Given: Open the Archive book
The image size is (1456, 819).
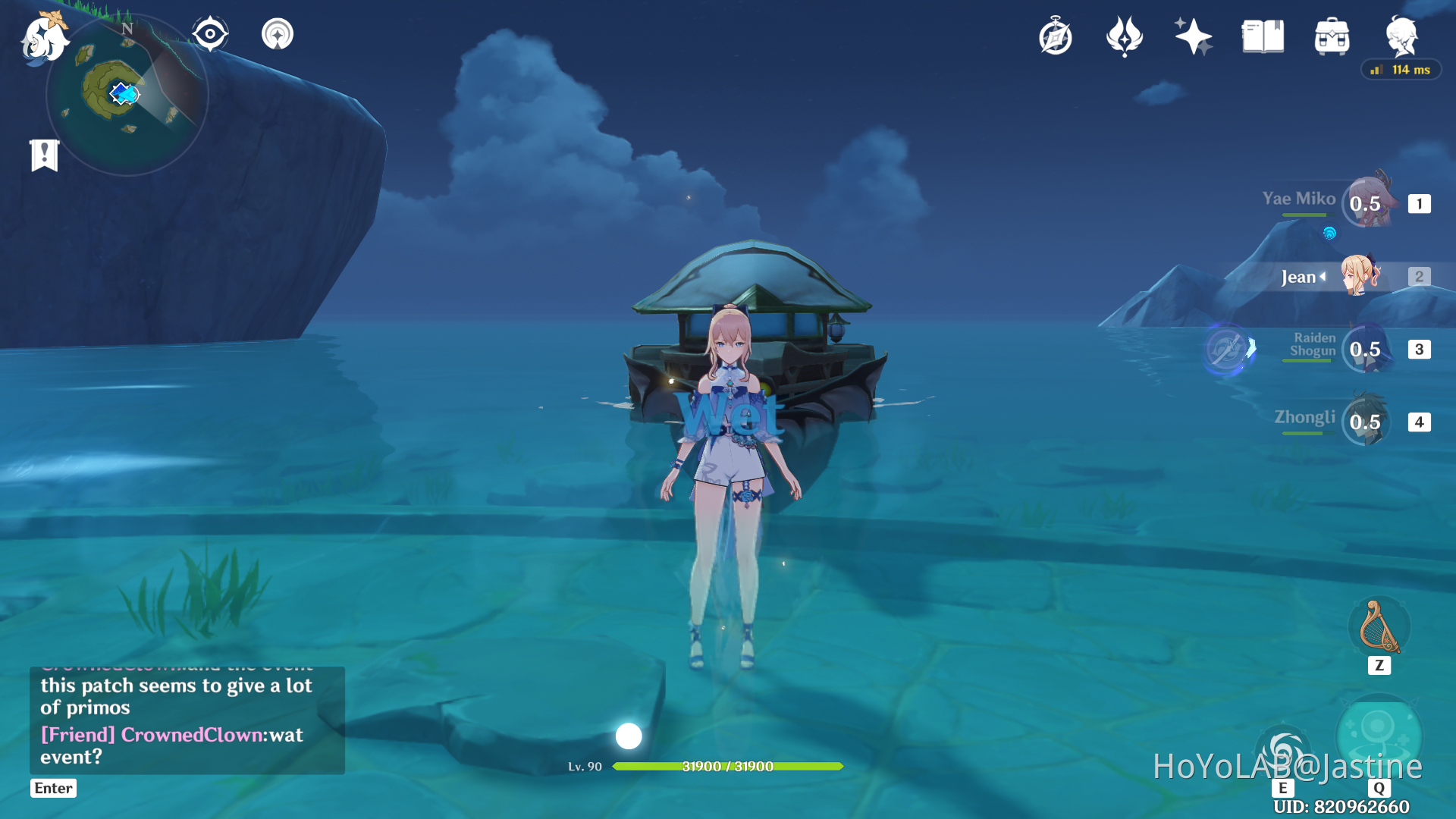Looking at the screenshot, I should pos(1261,35).
